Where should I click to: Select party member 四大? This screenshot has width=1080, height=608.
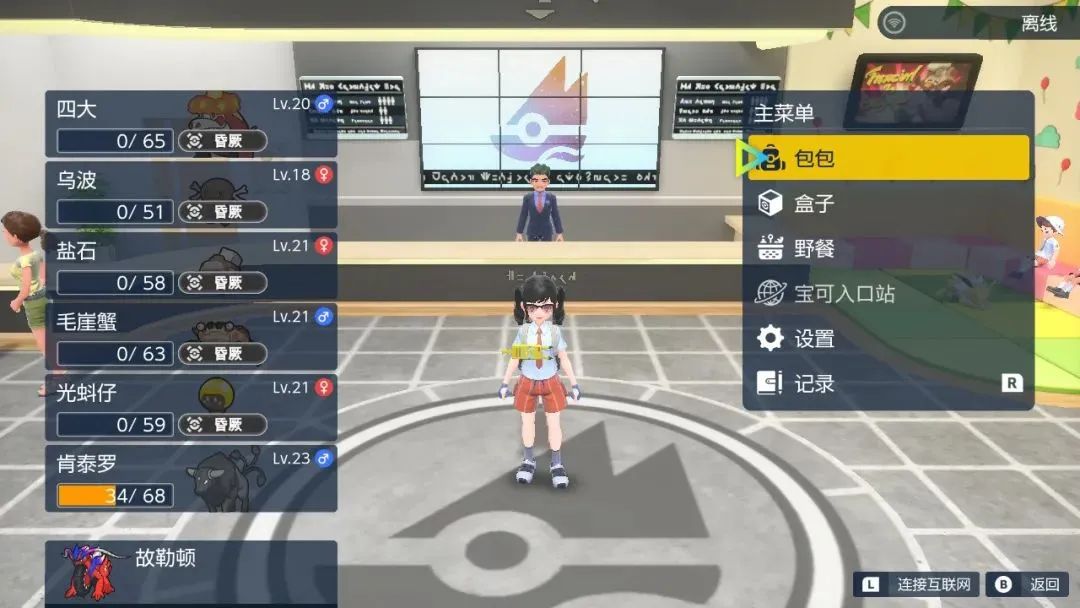pyautogui.click(x=190, y=125)
